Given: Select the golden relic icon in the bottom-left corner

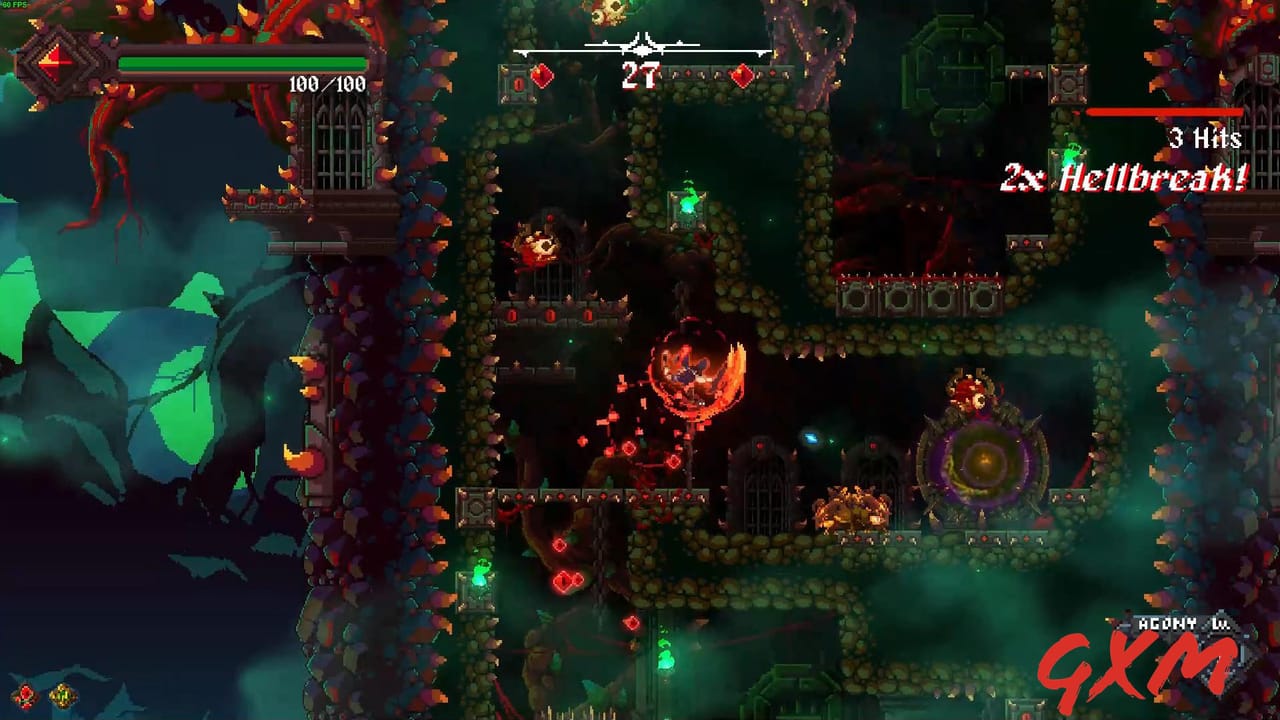Looking at the screenshot, I should click(62, 695).
